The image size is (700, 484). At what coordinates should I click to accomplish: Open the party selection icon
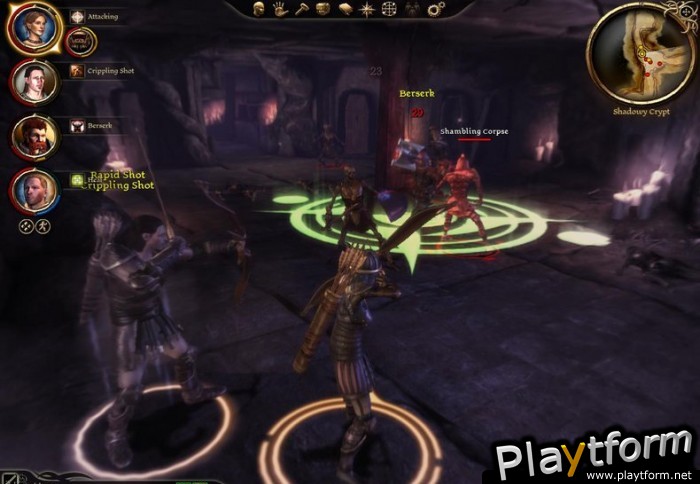pyautogui.click(x=412, y=8)
